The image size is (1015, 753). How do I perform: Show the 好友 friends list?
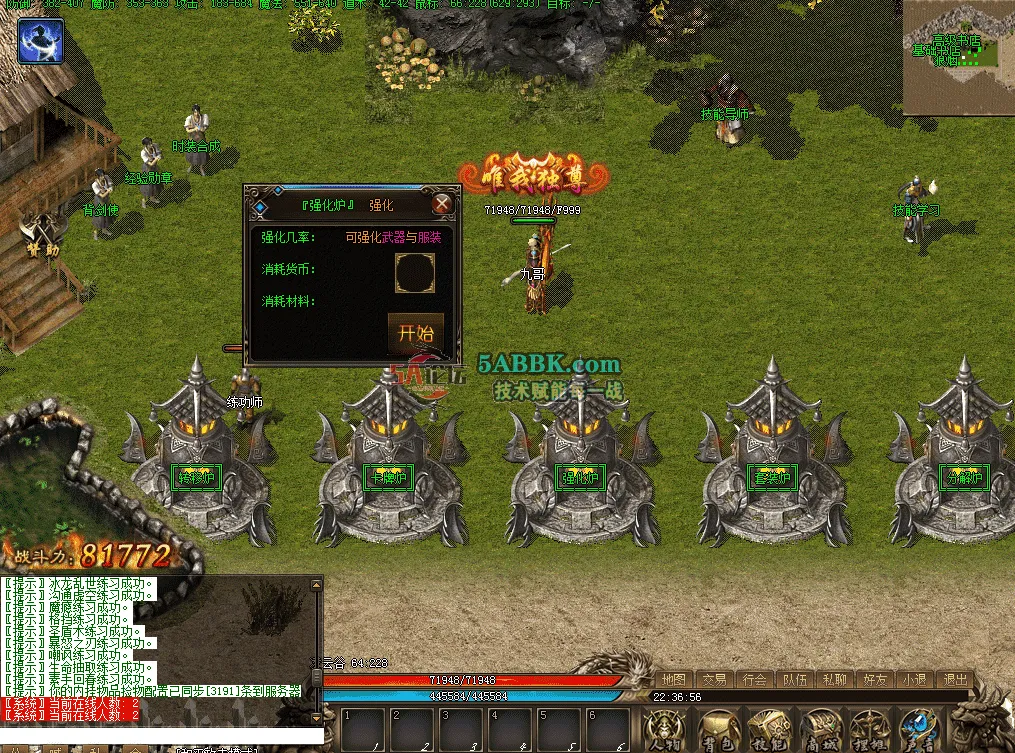(x=875, y=680)
